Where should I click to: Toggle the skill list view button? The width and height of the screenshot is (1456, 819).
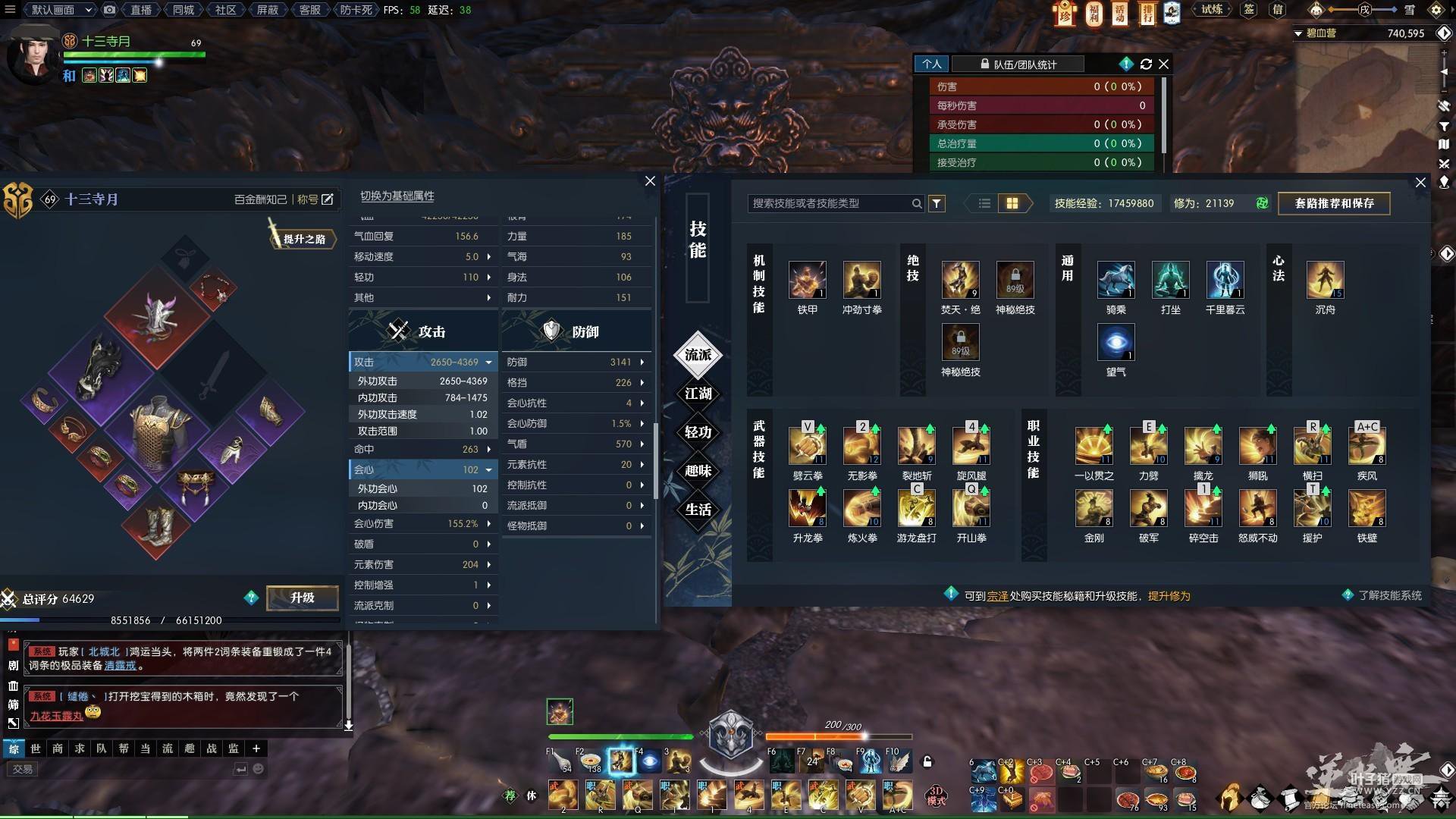984,203
